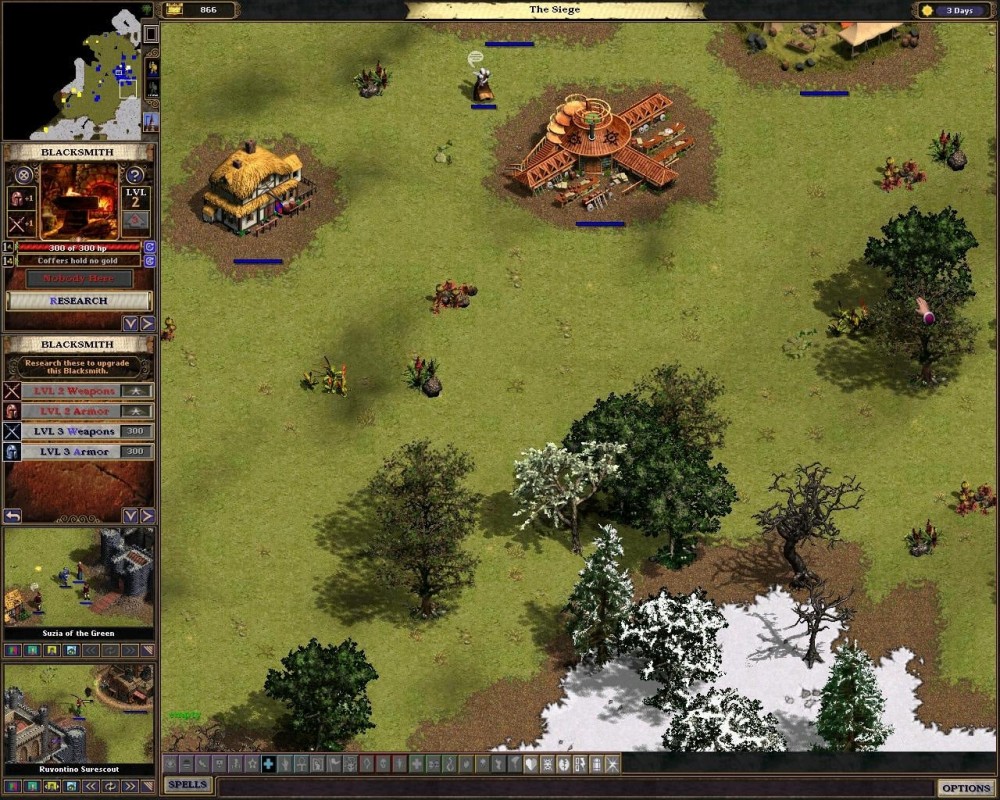Click the upgrade building arrow under LVL 2

point(136,221)
